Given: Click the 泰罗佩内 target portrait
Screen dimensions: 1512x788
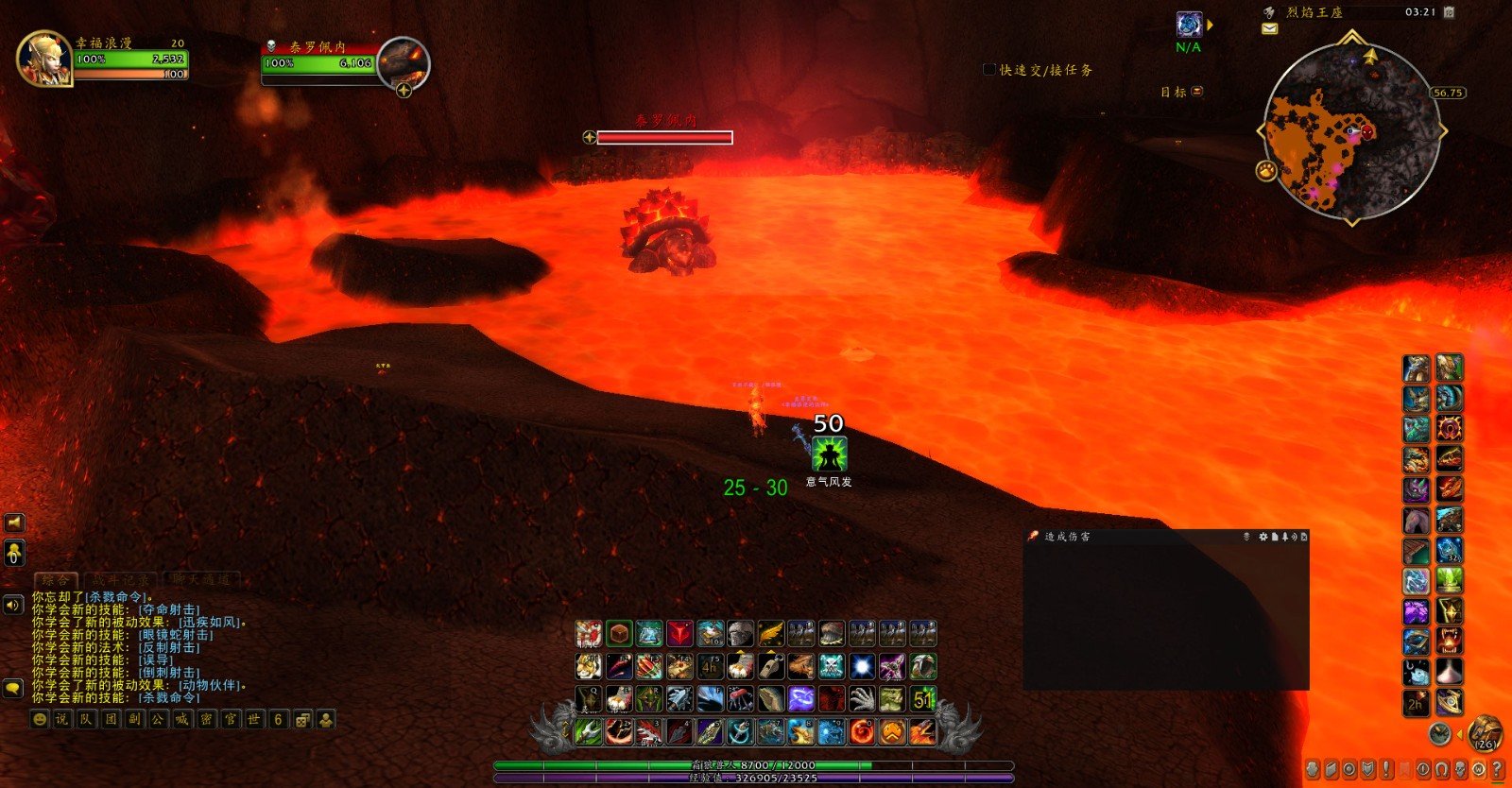Looking at the screenshot, I should tap(404, 62).
